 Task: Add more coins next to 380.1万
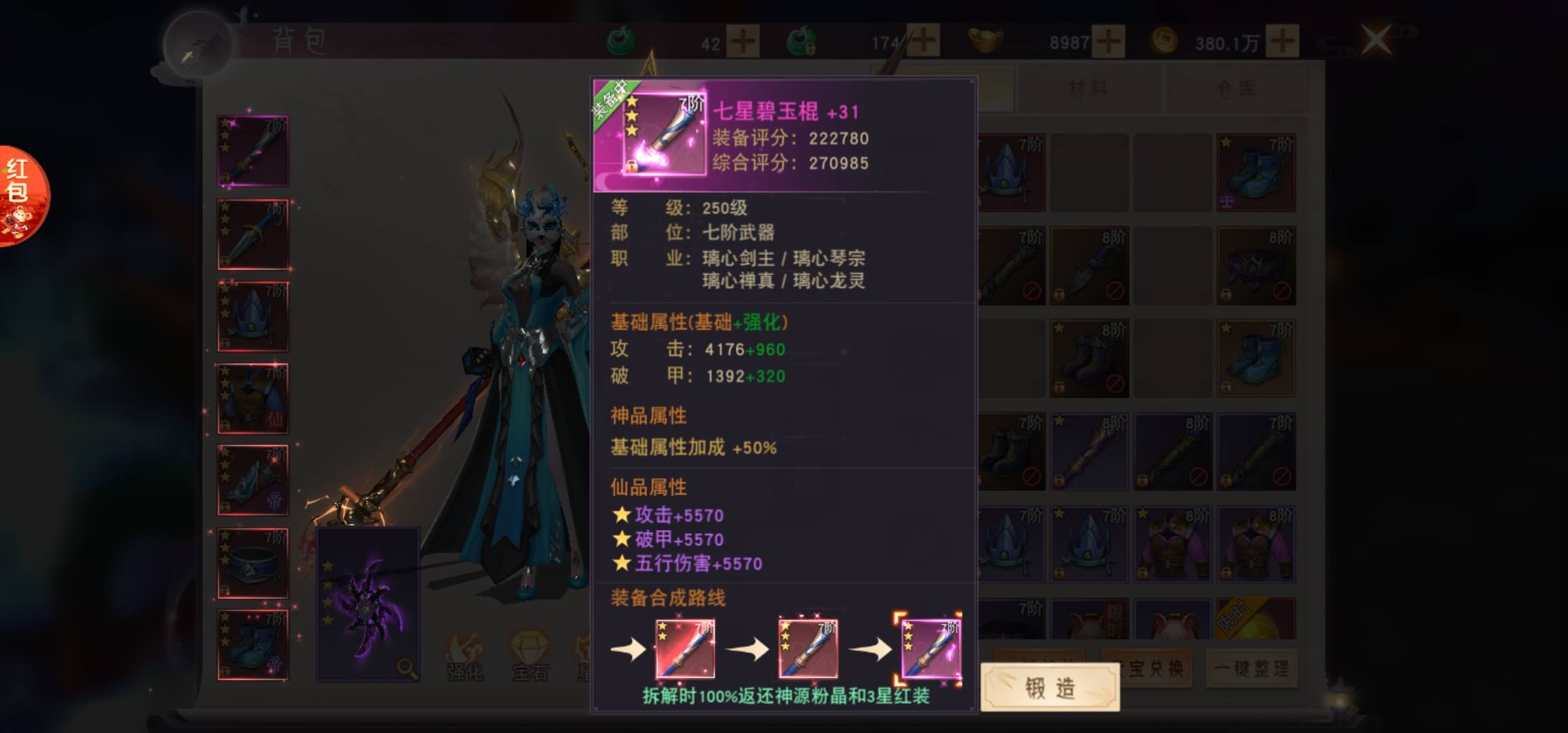pos(1282,41)
